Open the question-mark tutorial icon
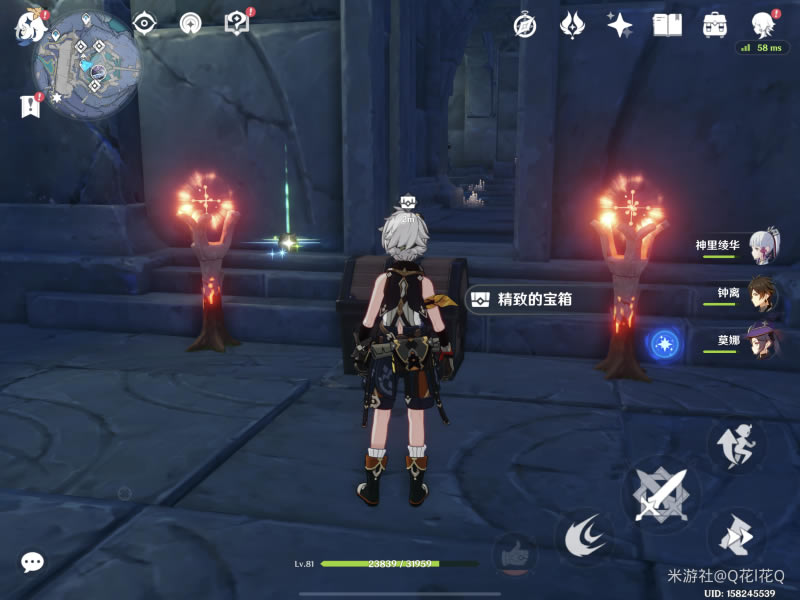The image size is (800, 600). [236, 24]
